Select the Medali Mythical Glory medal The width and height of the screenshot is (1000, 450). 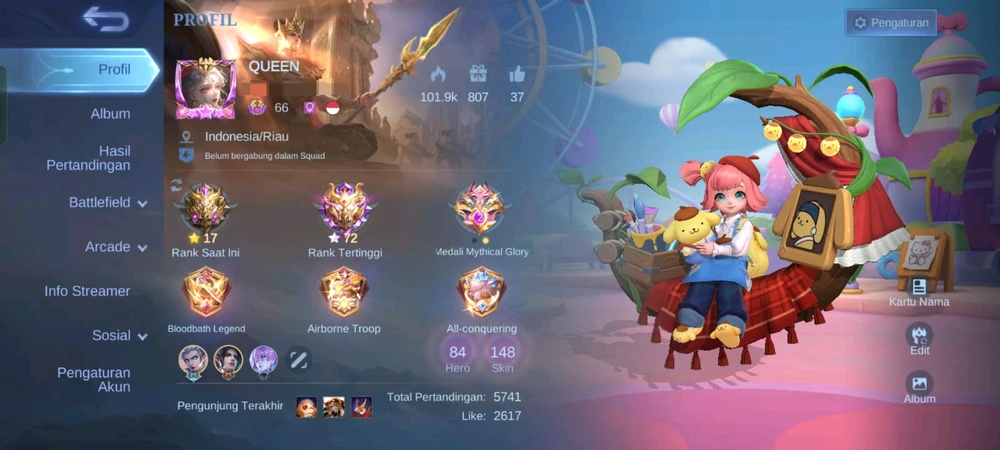click(x=481, y=209)
